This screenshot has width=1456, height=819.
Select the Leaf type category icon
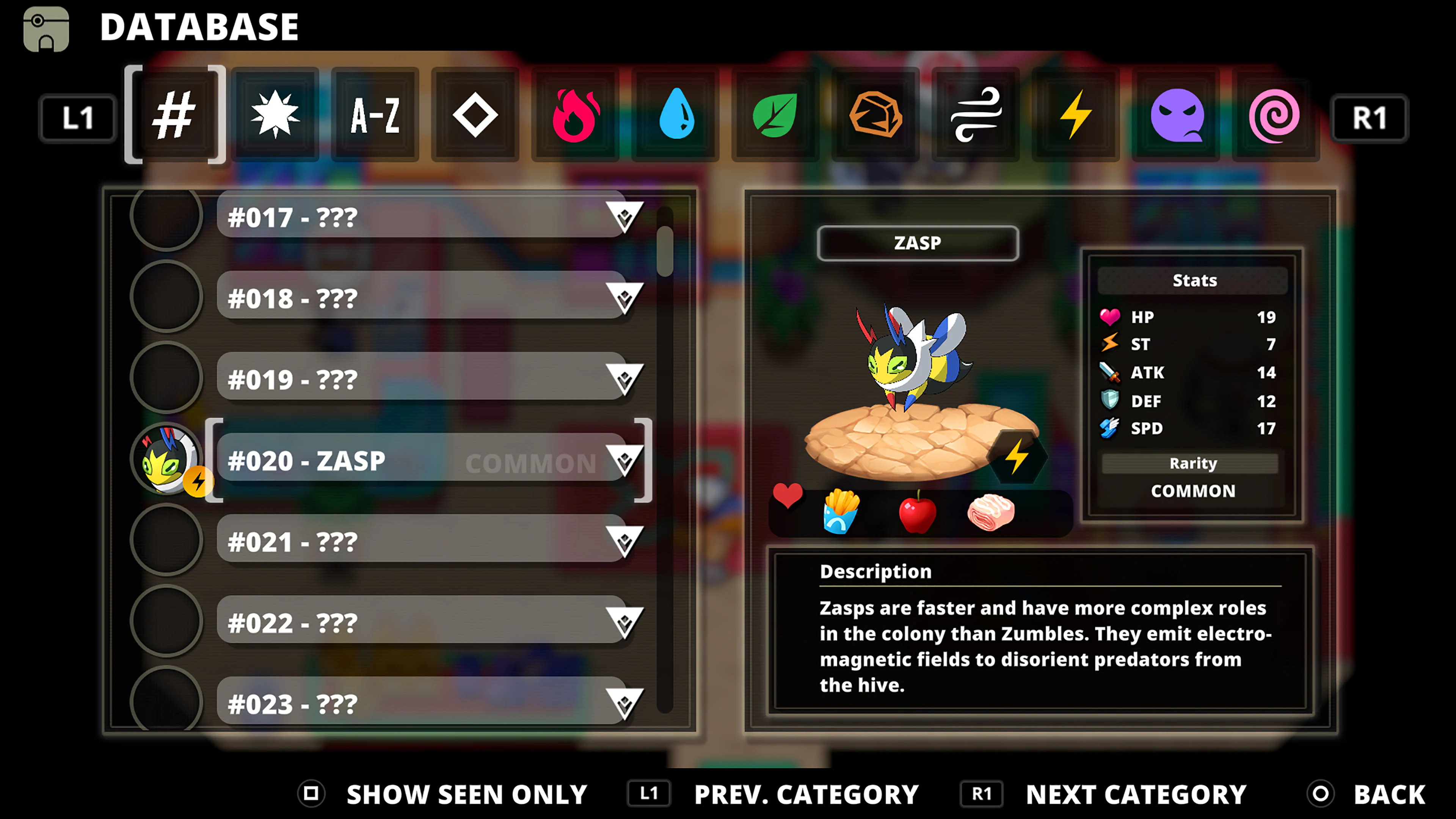(775, 116)
